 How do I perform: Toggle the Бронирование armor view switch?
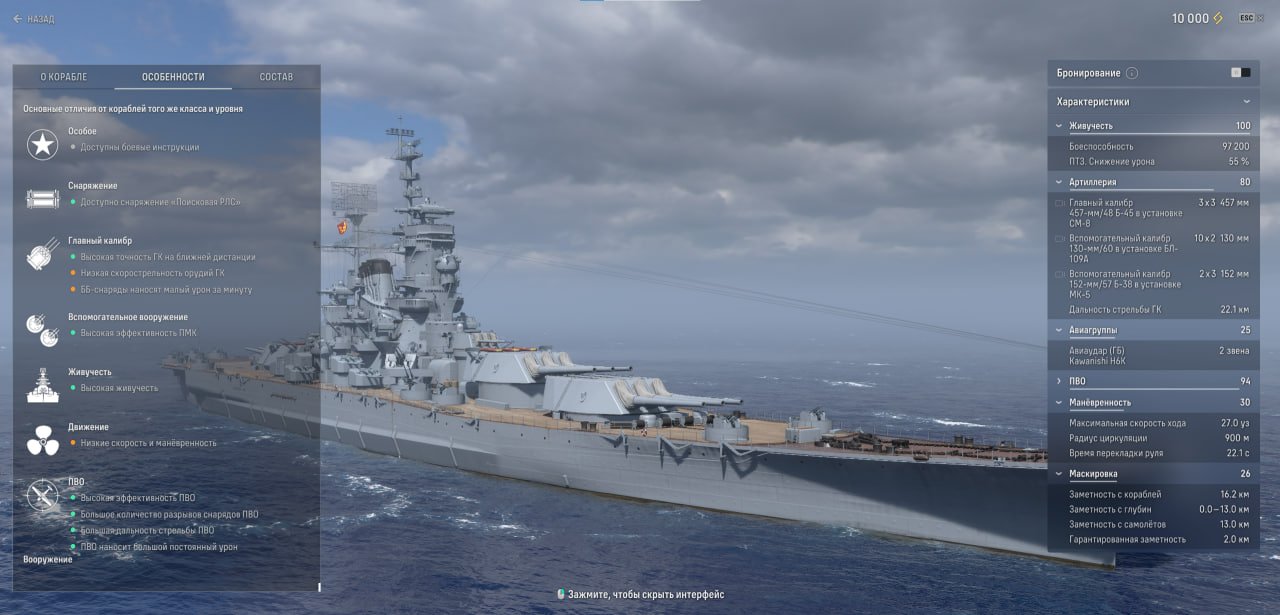[x=1240, y=73]
